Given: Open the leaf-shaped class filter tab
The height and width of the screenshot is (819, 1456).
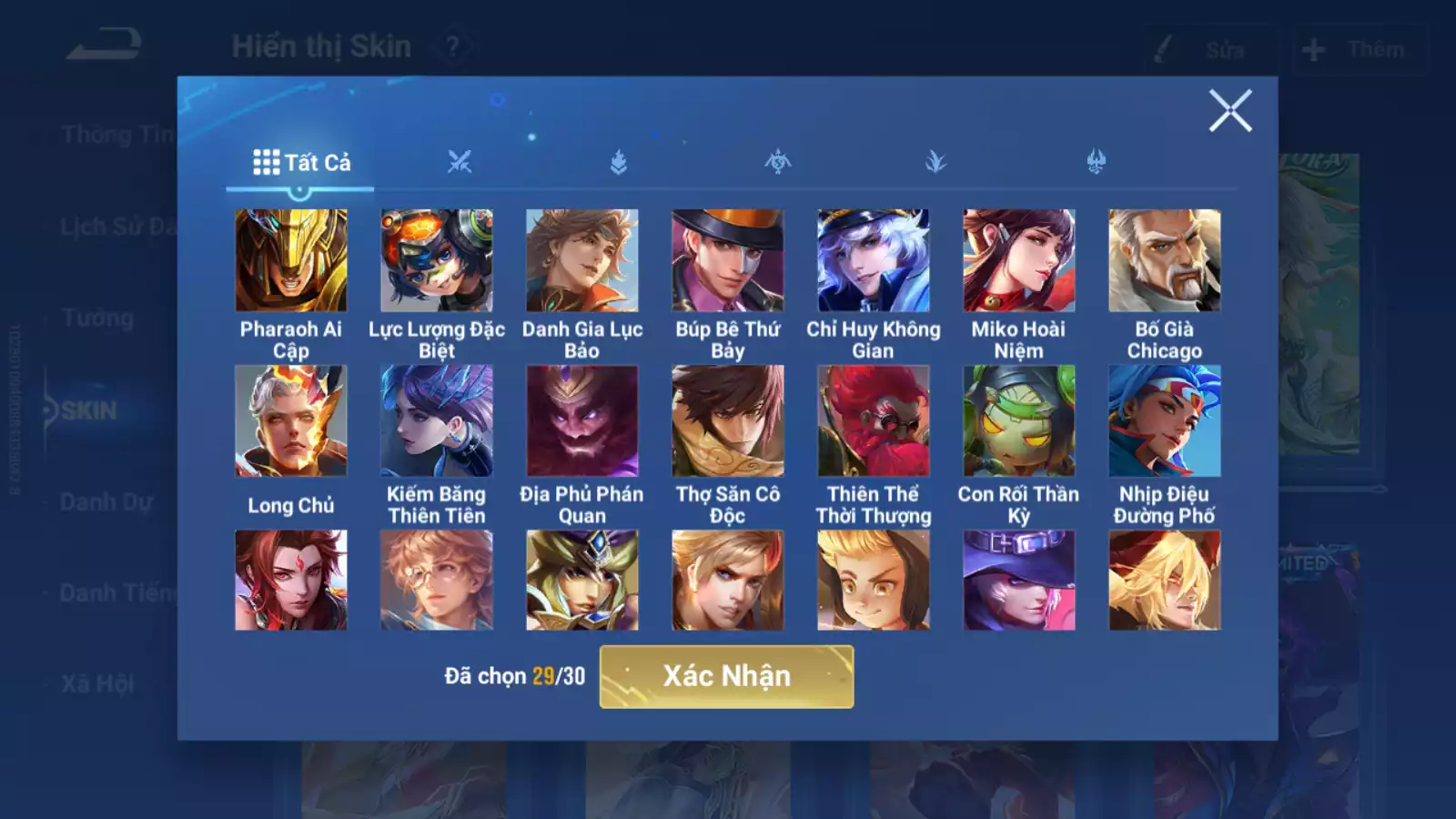Looking at the screenshot, I should pyautogui.click(x=936, y=162).
